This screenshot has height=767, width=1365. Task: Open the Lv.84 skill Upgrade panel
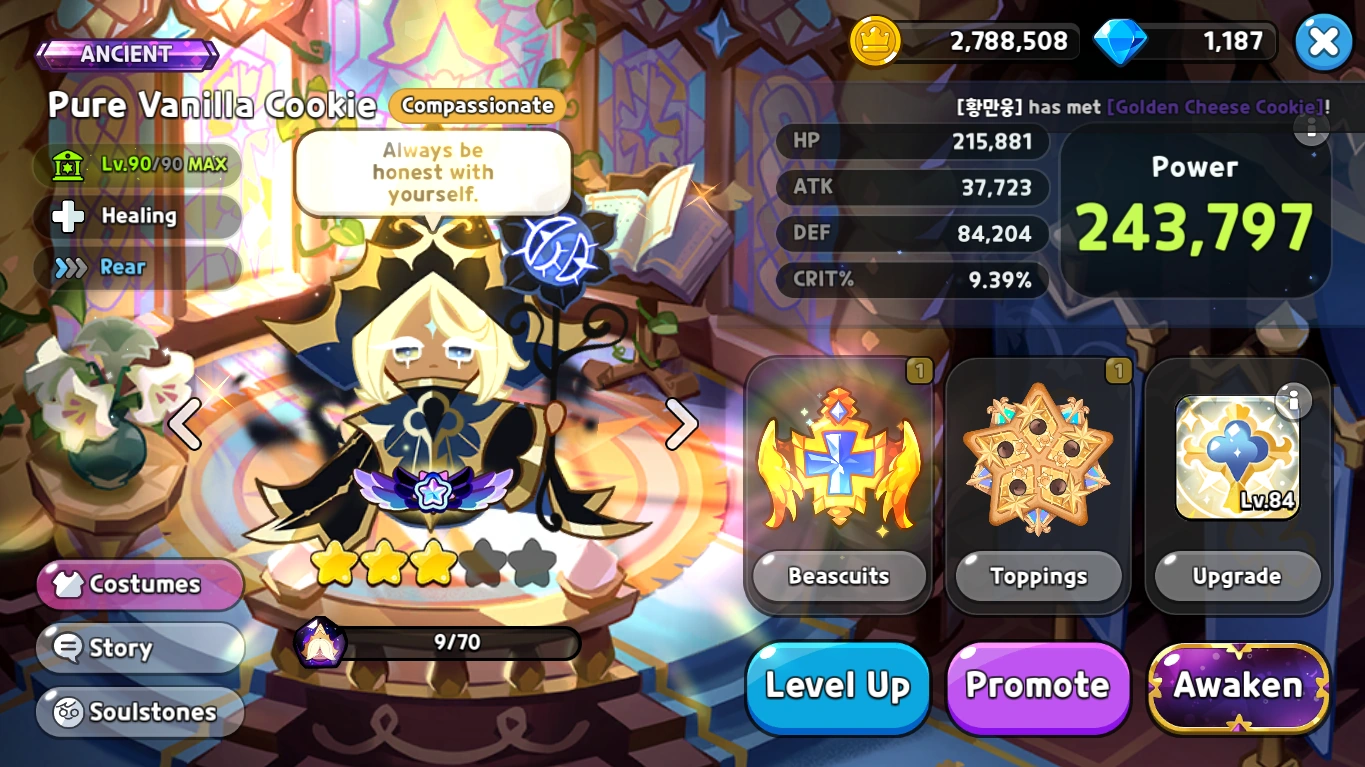[1237, 576]
